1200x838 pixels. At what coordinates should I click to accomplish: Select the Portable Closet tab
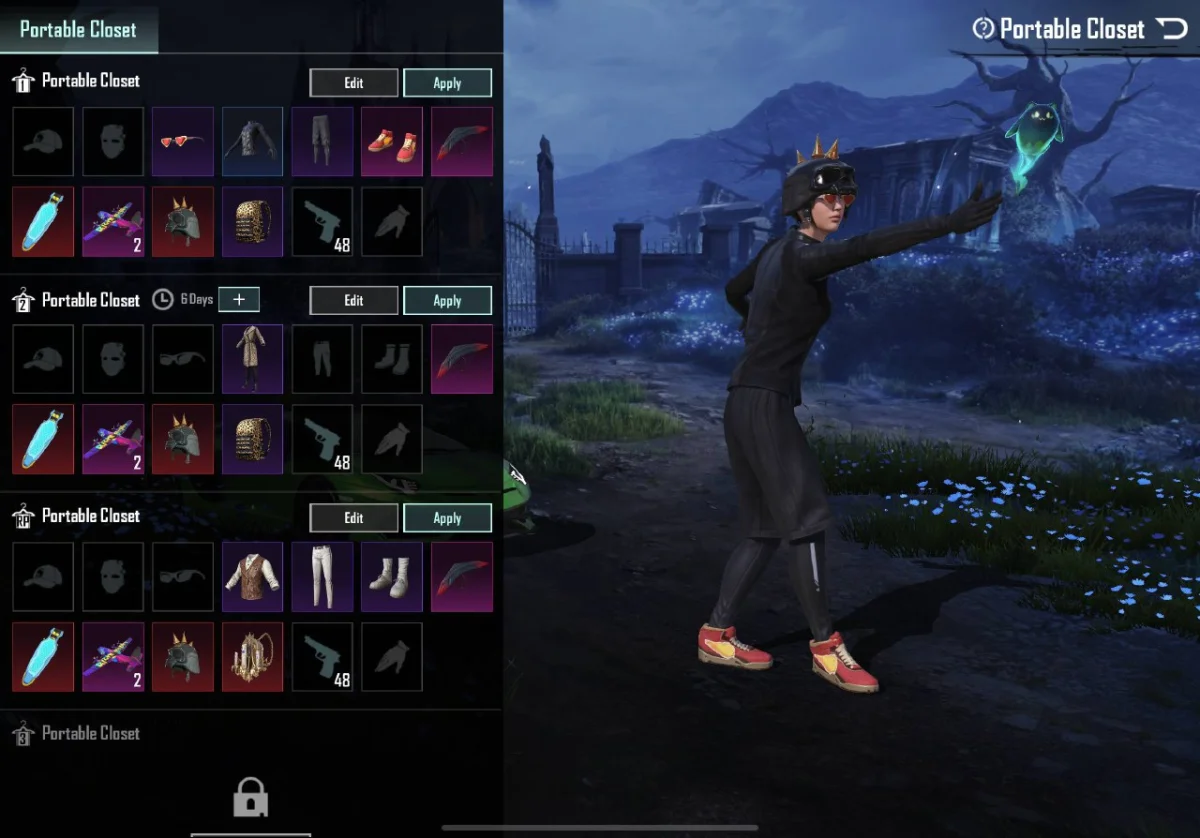78,29
